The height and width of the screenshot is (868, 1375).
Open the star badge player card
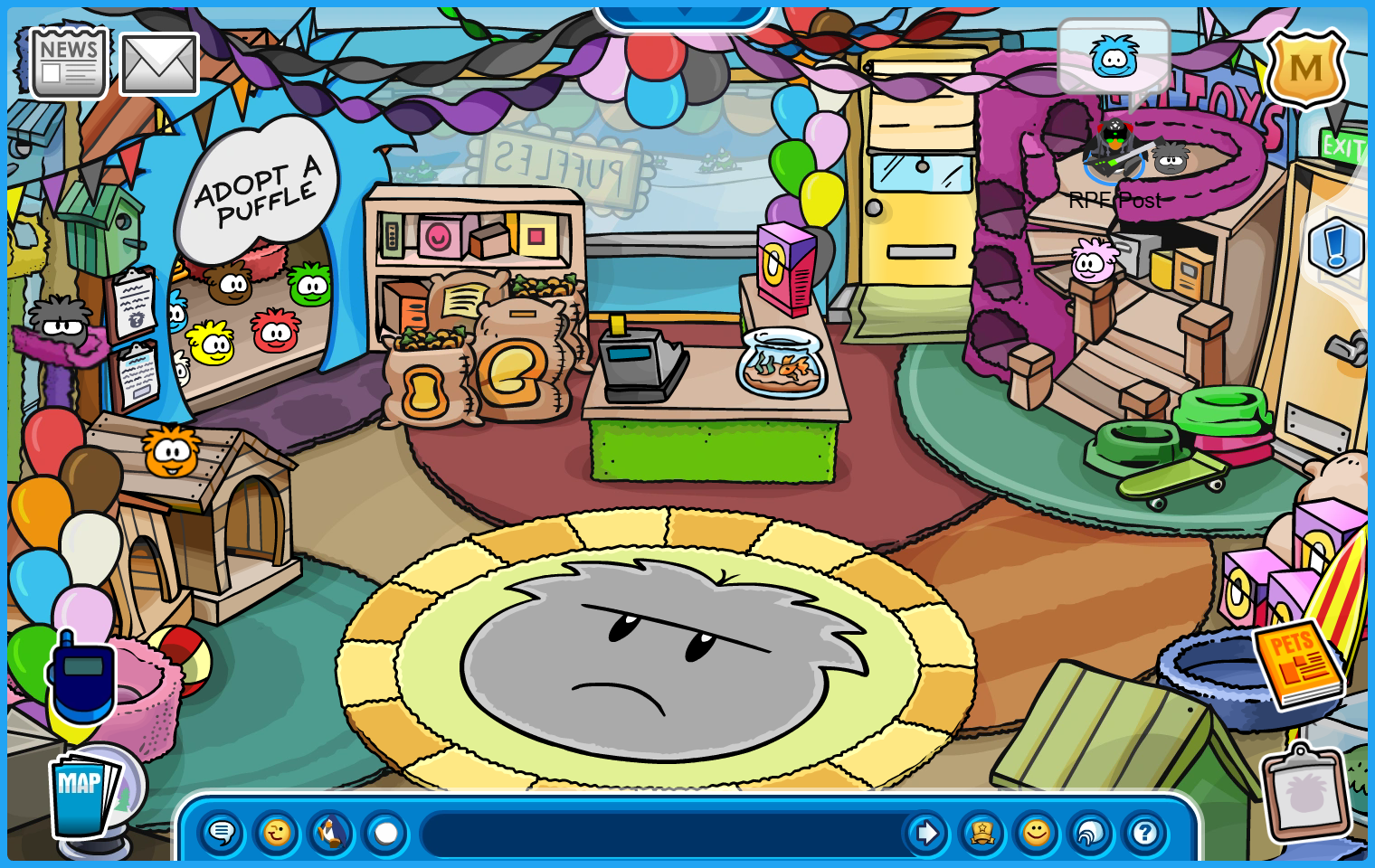coord(981,832)
